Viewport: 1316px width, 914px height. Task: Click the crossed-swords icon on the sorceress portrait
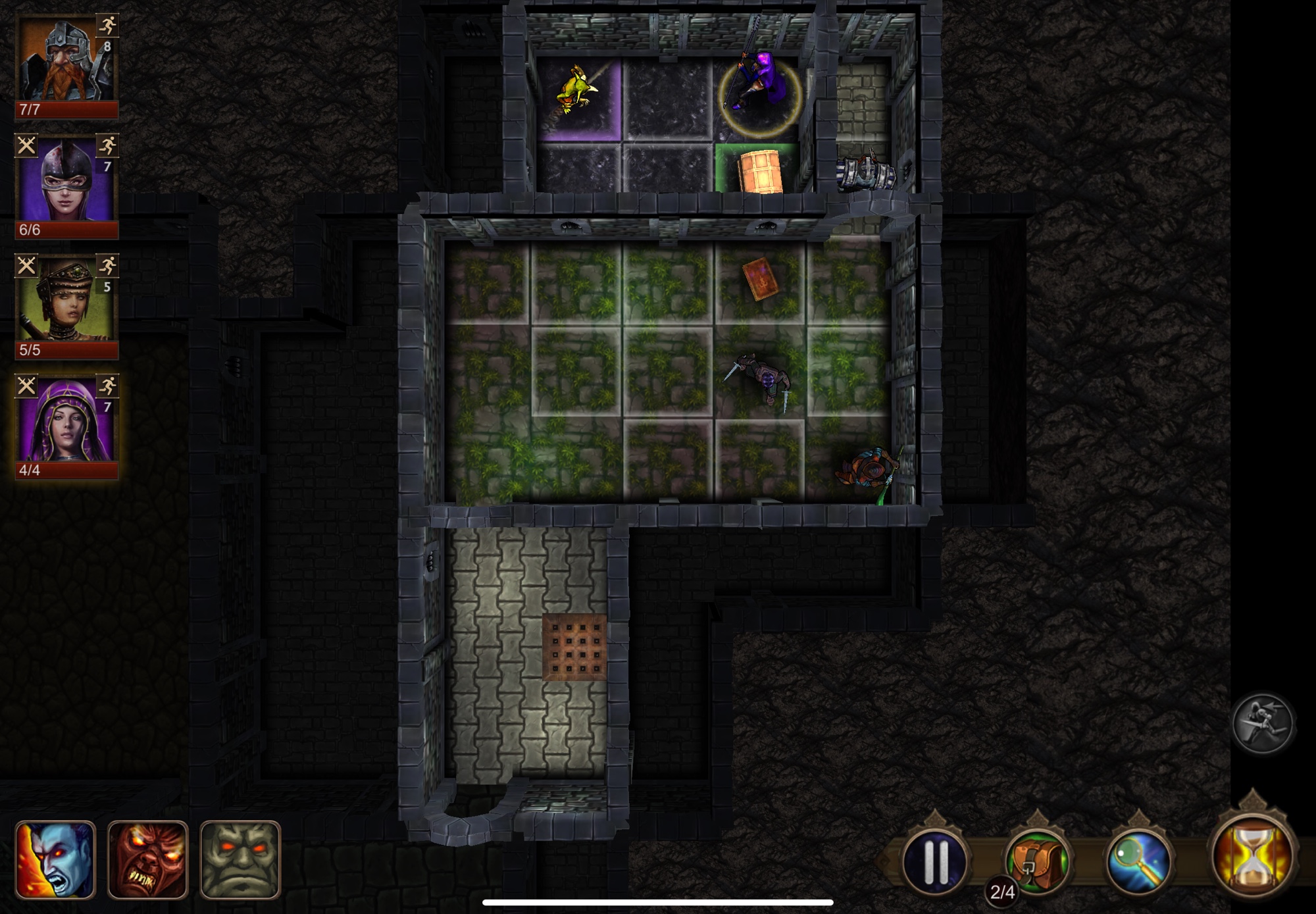point(26,386)
